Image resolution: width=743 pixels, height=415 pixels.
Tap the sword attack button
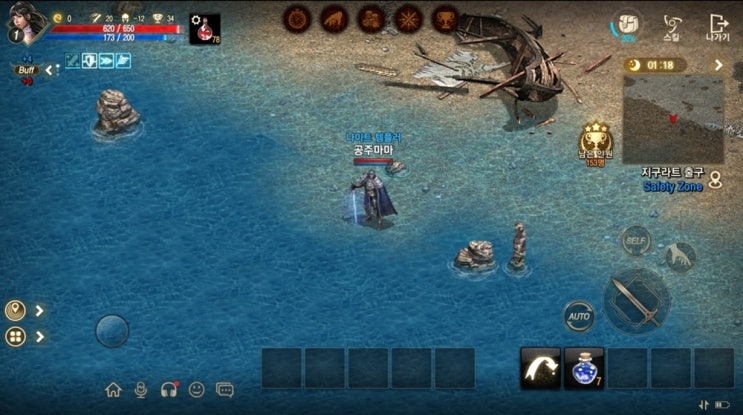coord(636,300)
